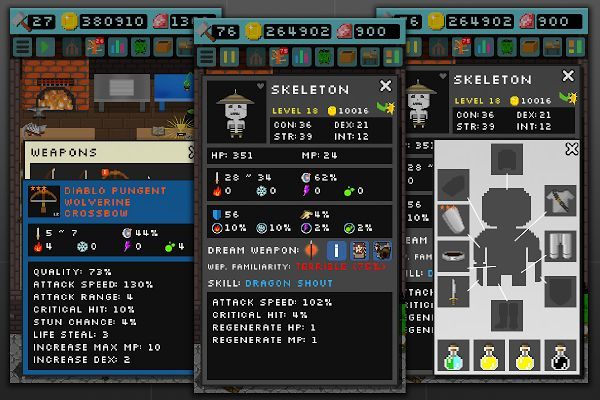Click the green play arrow button

tap(46, 45)
